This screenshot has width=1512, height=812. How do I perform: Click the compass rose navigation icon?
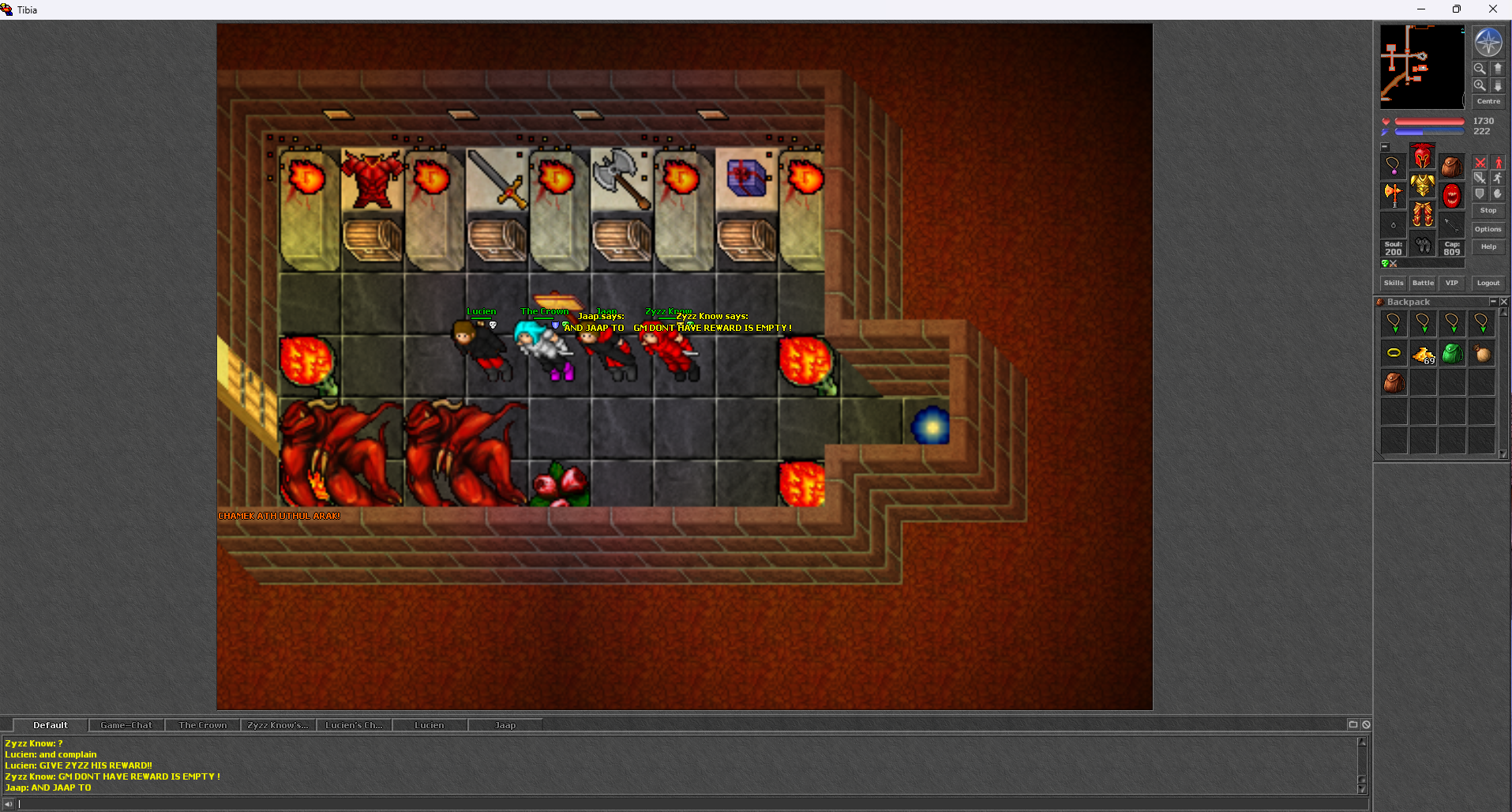pyautogui.click(x=1488, y=43)
